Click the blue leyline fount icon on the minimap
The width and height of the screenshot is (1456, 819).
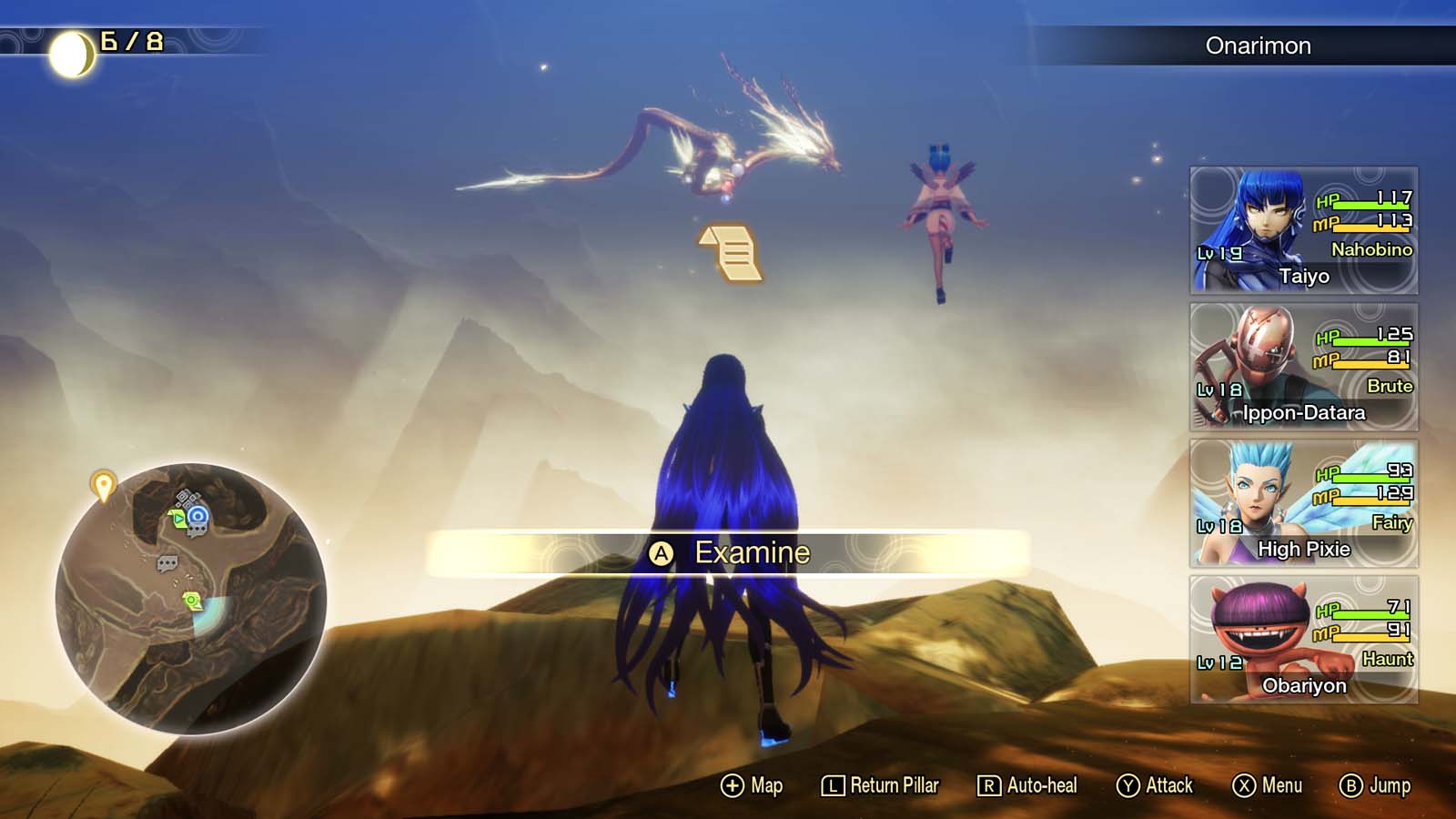[x=197, y=515]
